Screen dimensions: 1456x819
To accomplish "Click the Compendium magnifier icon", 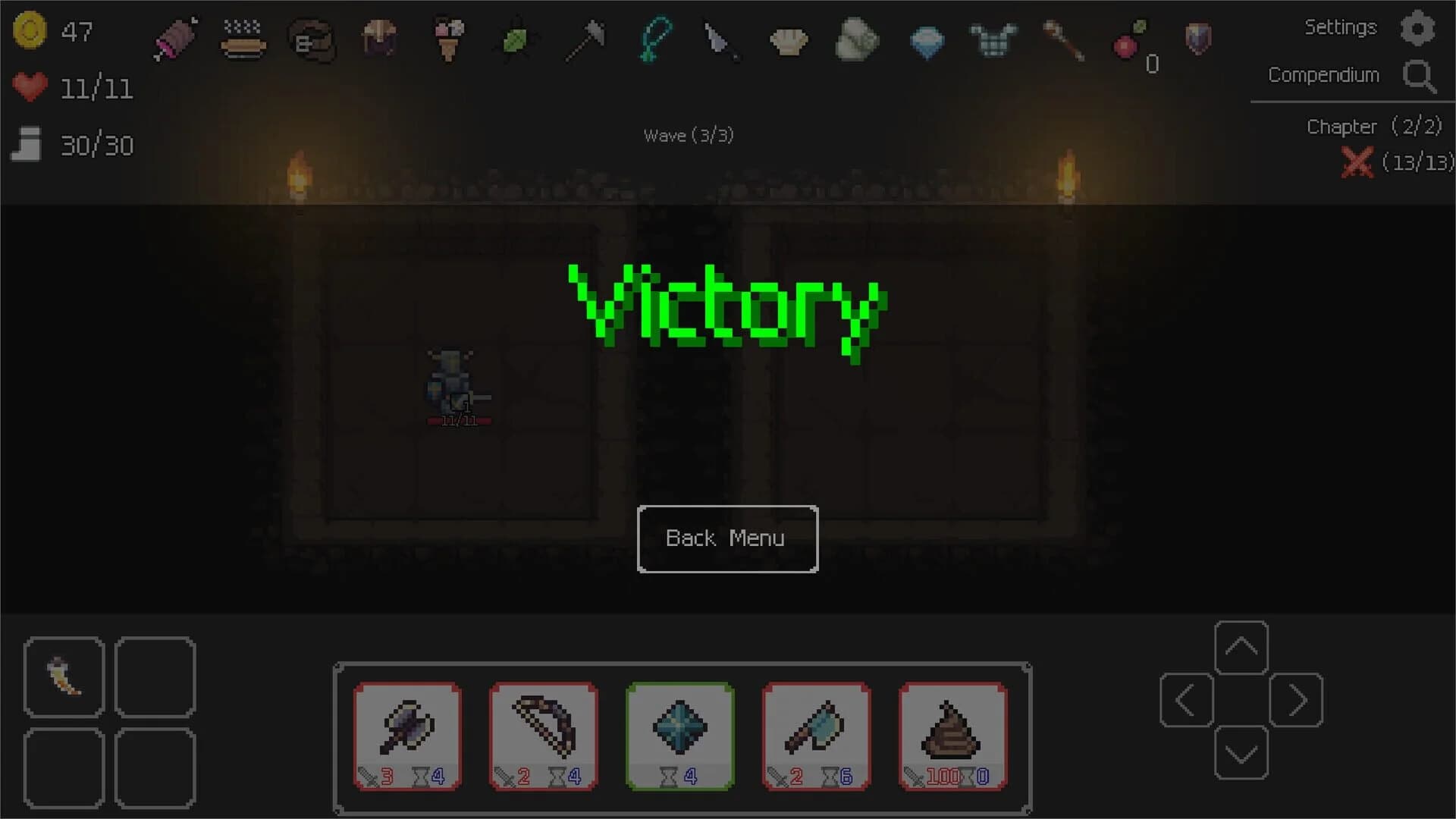I will 1420,77.
